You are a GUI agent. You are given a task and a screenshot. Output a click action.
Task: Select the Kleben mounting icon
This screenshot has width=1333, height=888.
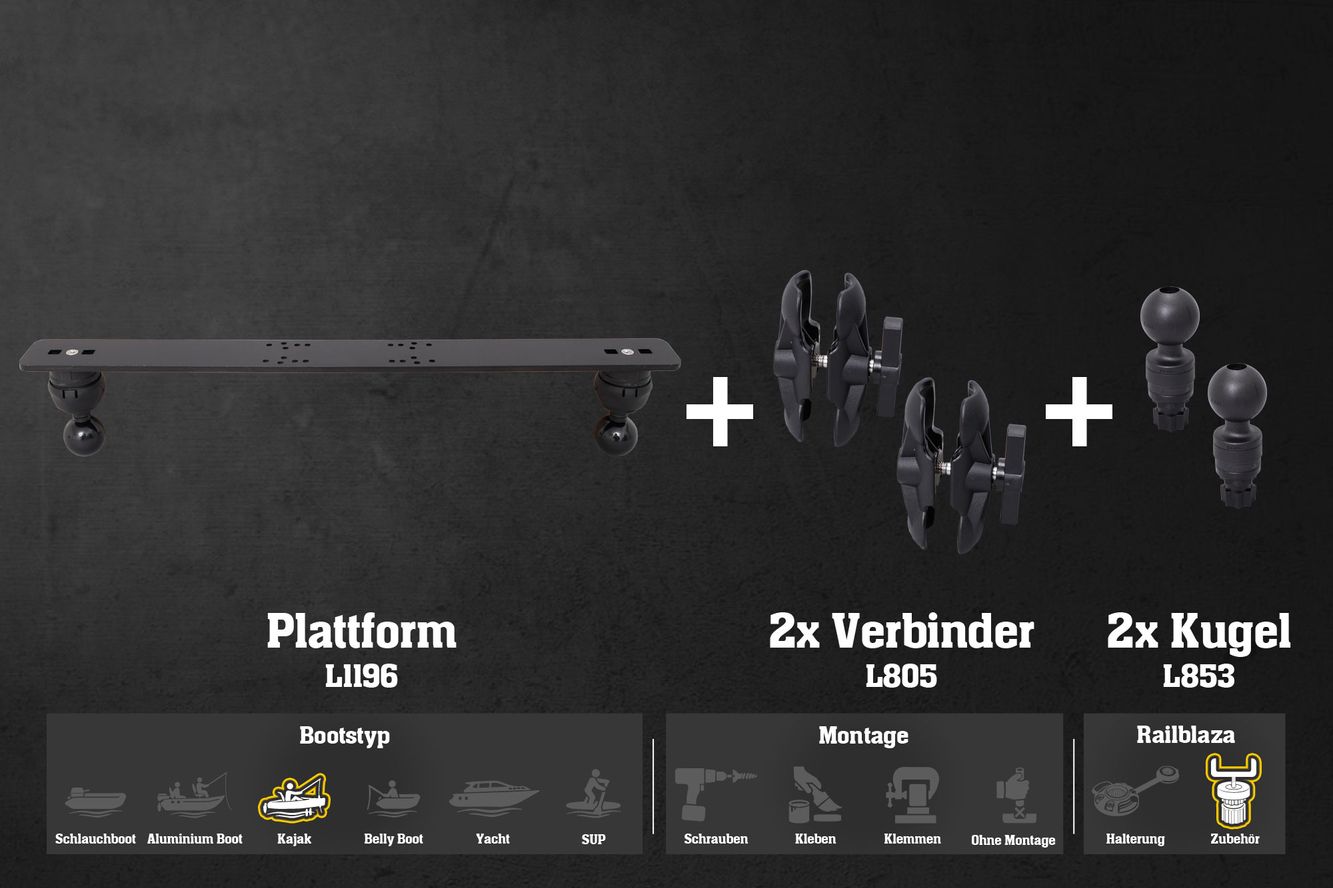[x=815, y=795]
